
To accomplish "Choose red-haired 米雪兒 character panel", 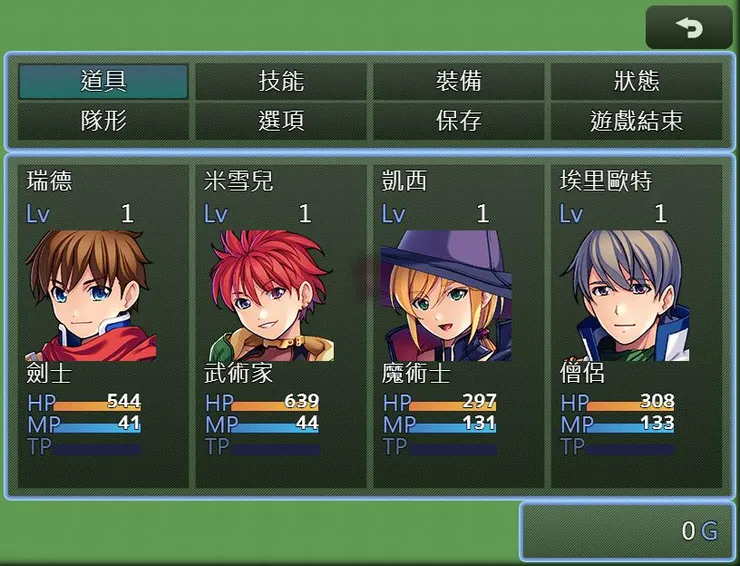I will [281, 326].
